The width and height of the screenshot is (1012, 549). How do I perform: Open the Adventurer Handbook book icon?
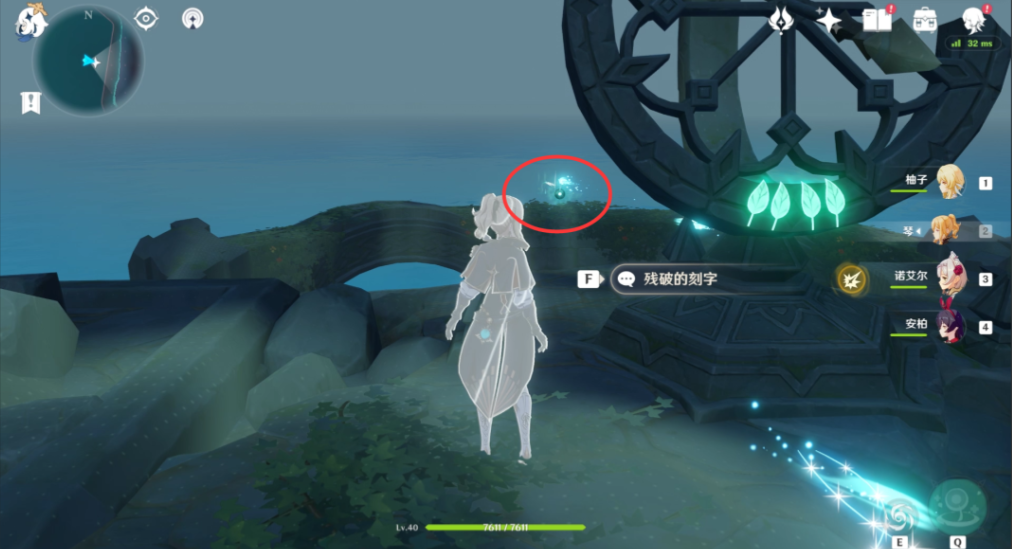pos(877,19)
